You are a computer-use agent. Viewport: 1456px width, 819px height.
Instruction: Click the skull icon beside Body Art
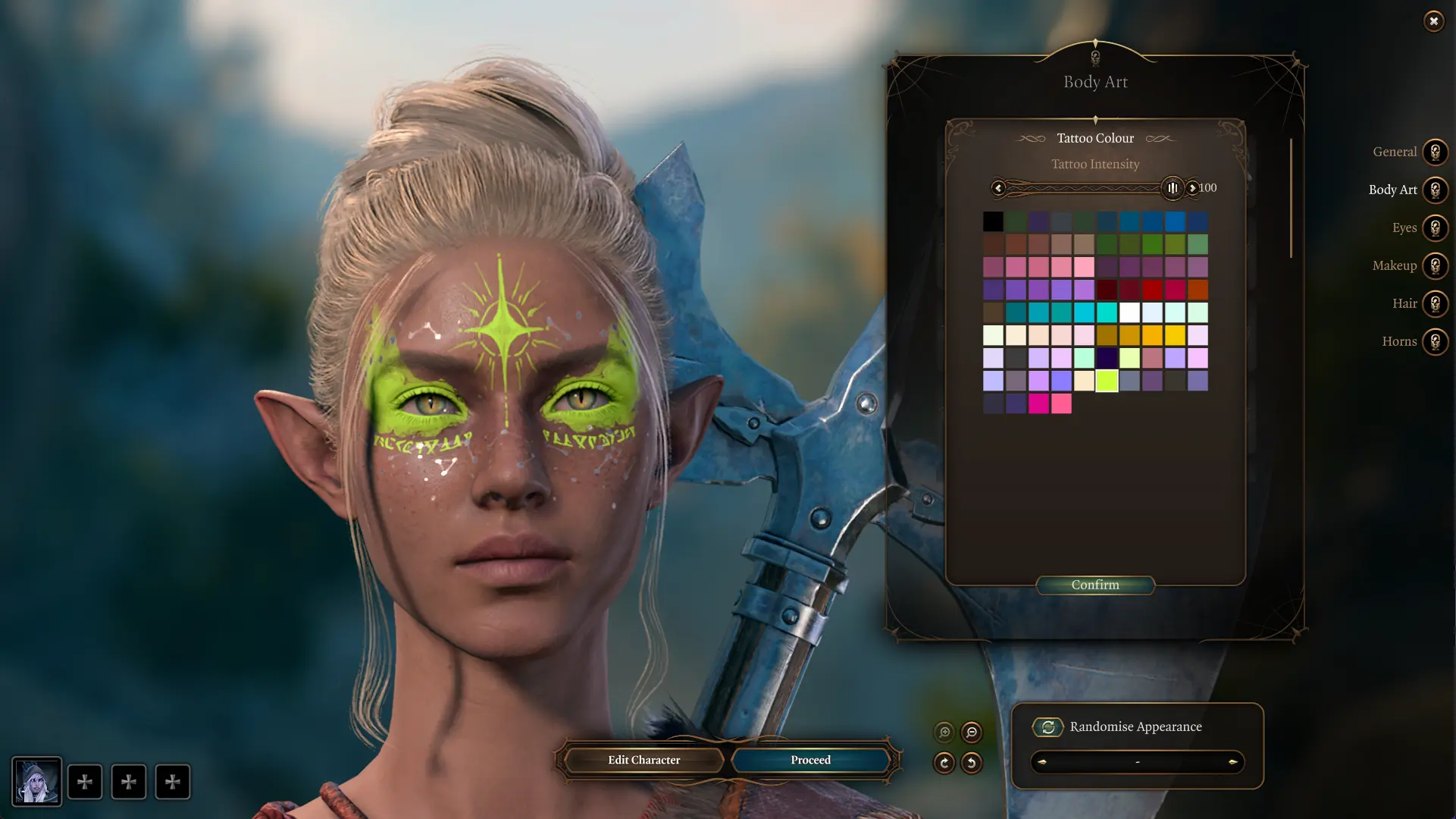pos(1435,190)
